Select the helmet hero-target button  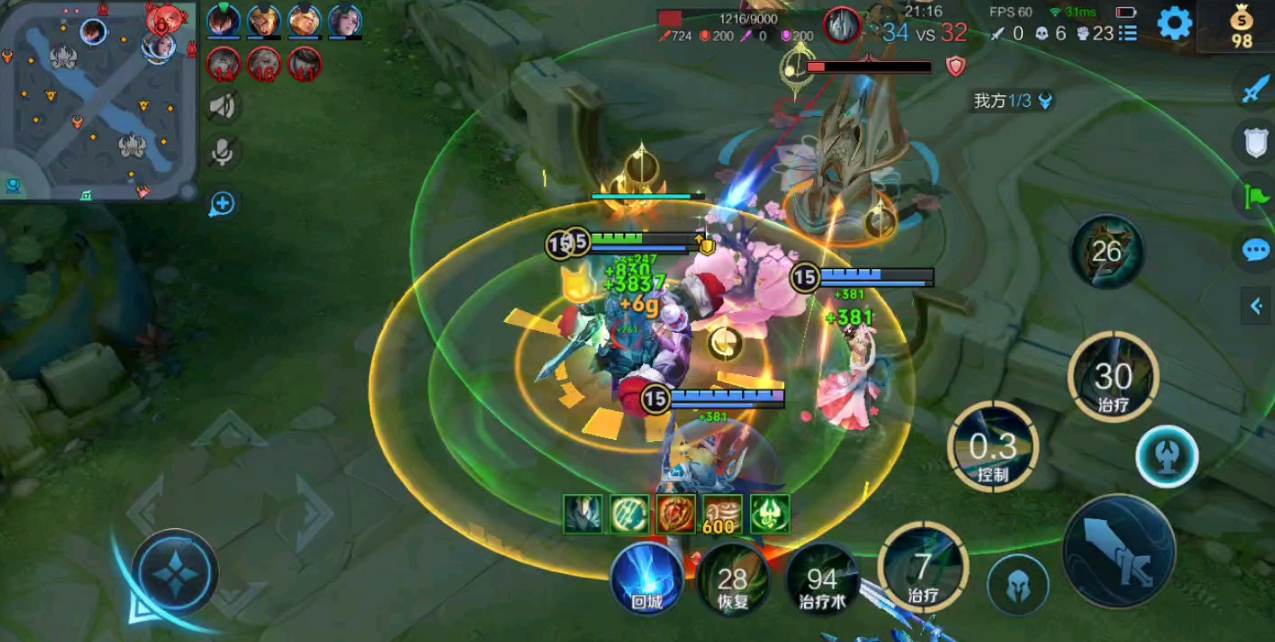(x=1018, y=584)
